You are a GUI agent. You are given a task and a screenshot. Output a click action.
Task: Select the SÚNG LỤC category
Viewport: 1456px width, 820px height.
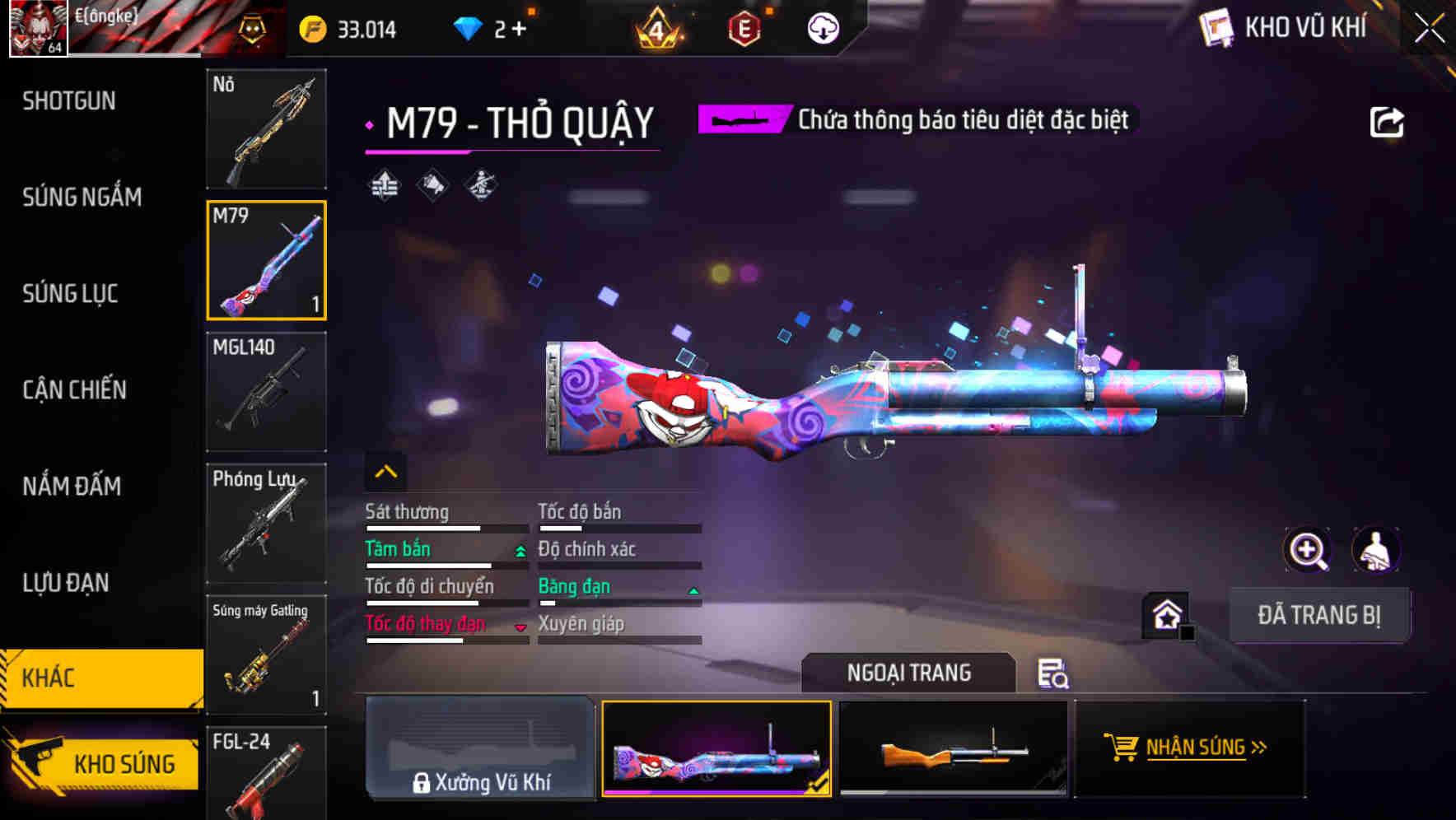[70, 293]
